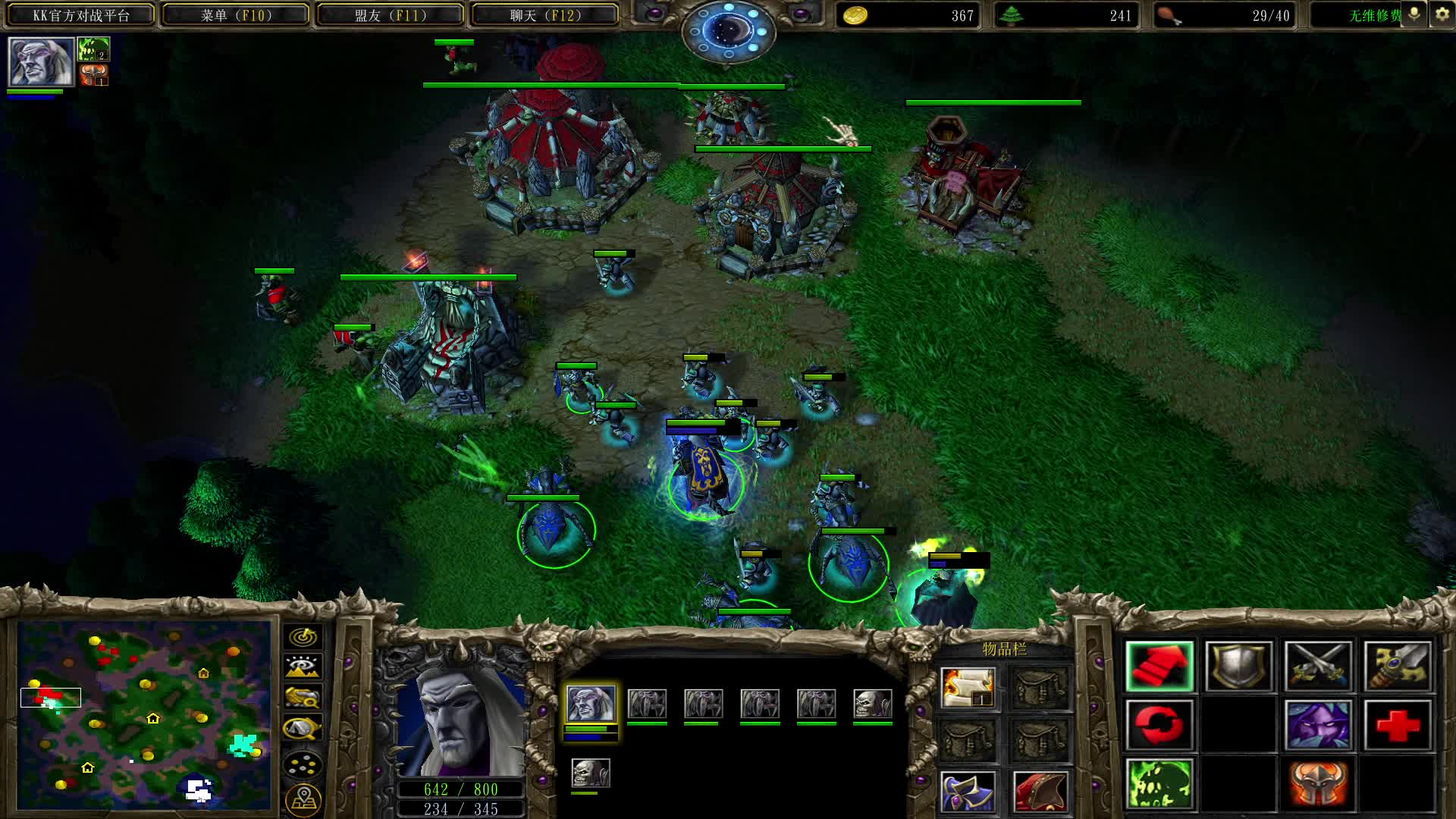Issue the crossed swords Attack command

coord(1318,667)
